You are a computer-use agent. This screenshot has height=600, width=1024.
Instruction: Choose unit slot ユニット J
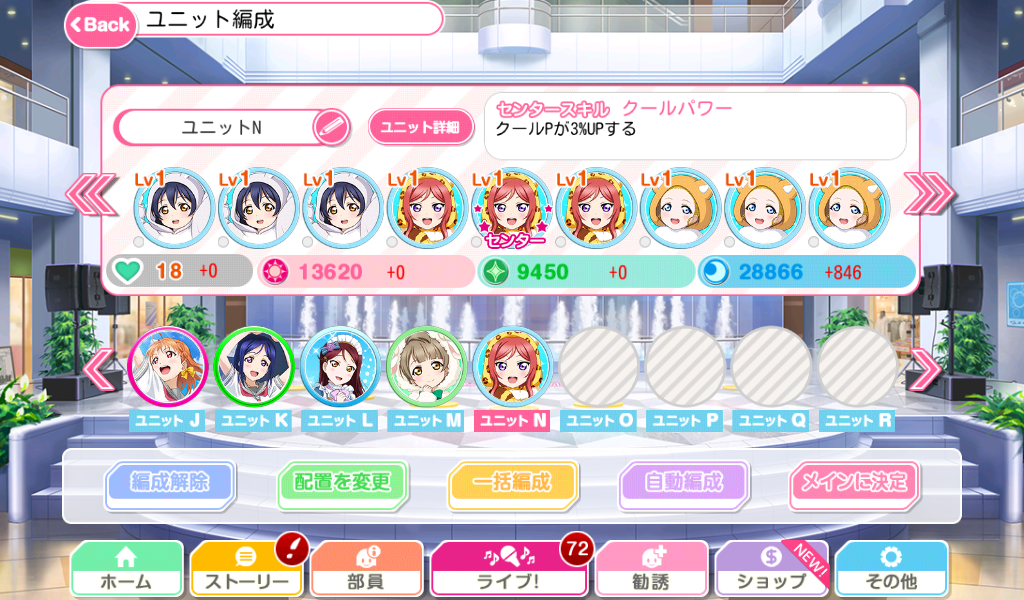168,366
